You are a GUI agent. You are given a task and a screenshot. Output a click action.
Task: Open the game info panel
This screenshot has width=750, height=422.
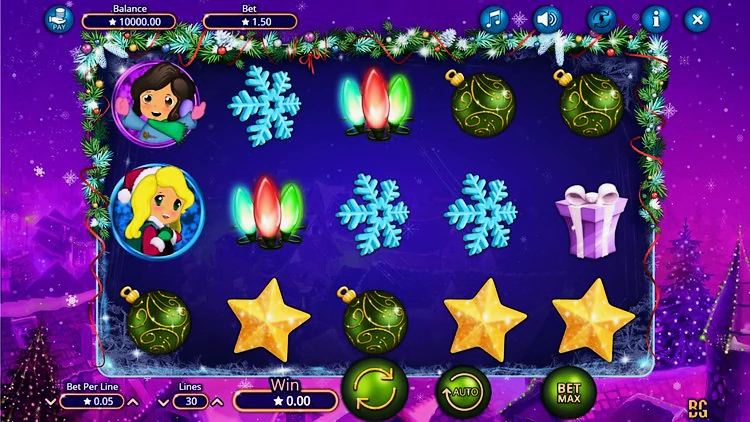tap(655, 19)
